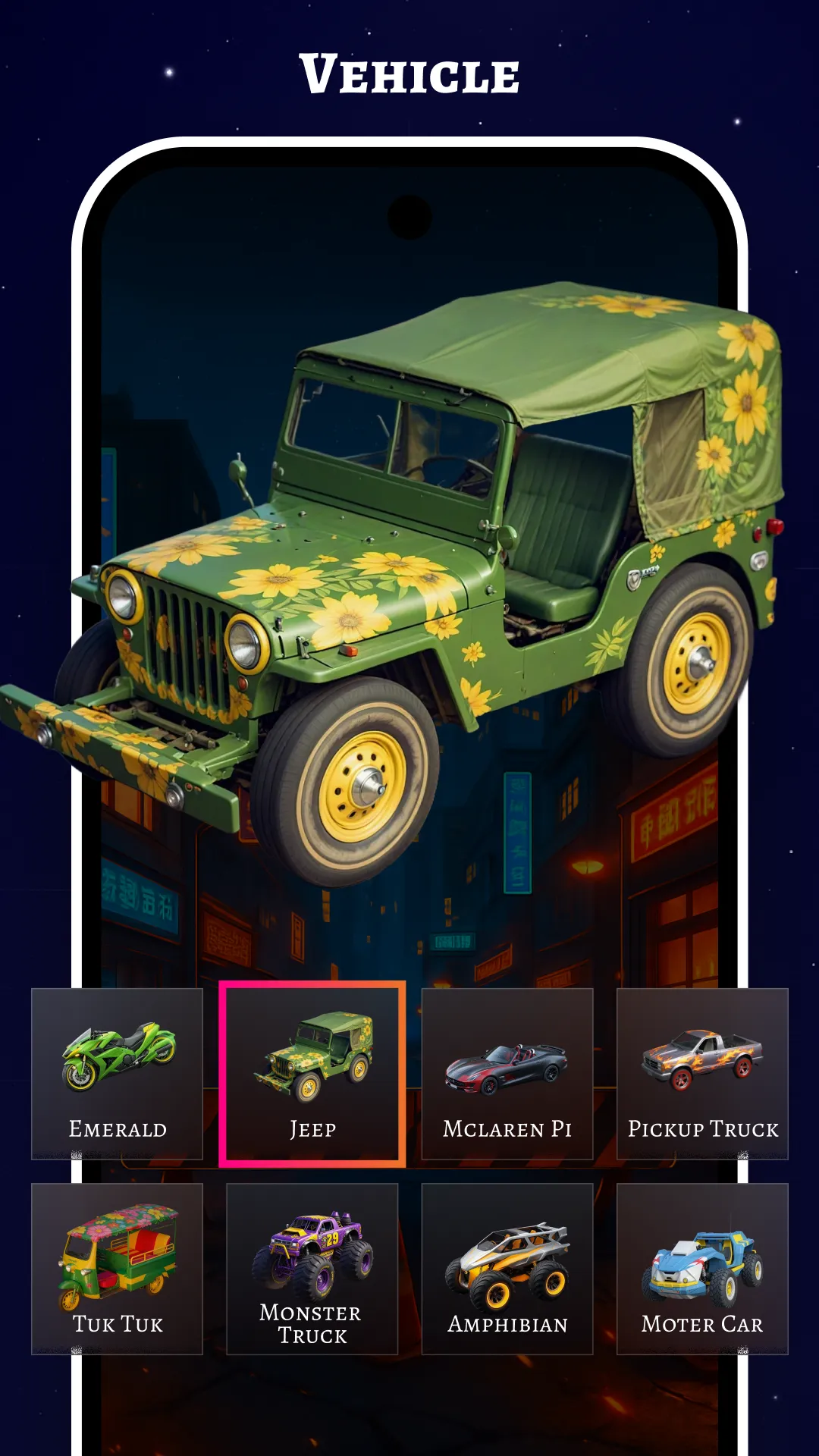Pick the Amphibian vehicle tile
Screen dimensions: 819x1456
pos(507,1268)
